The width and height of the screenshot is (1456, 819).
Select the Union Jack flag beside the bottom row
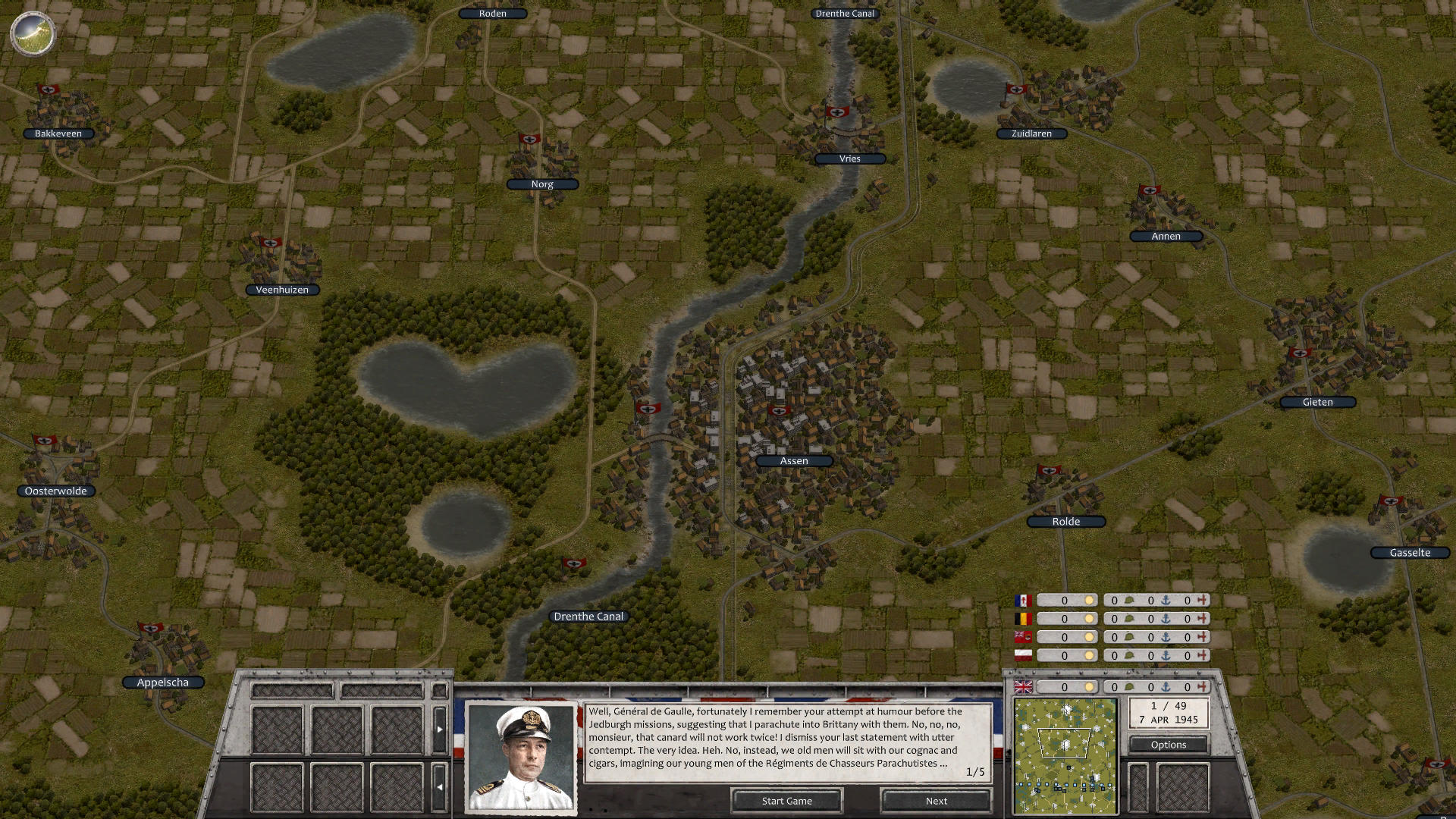click(1023, 687)
